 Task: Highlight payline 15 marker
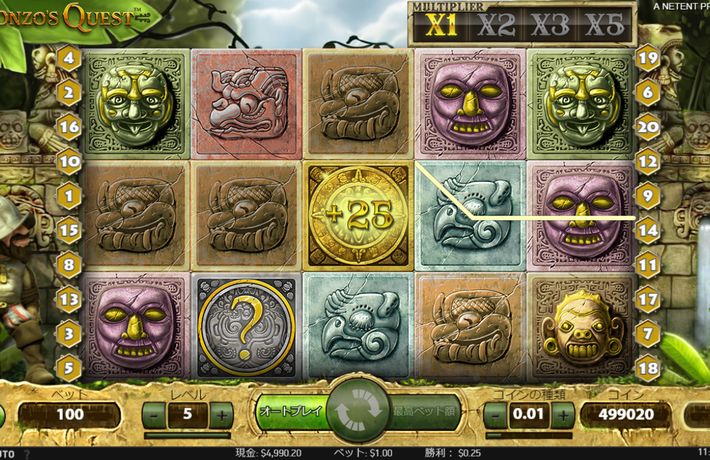(x=69, y=230)
